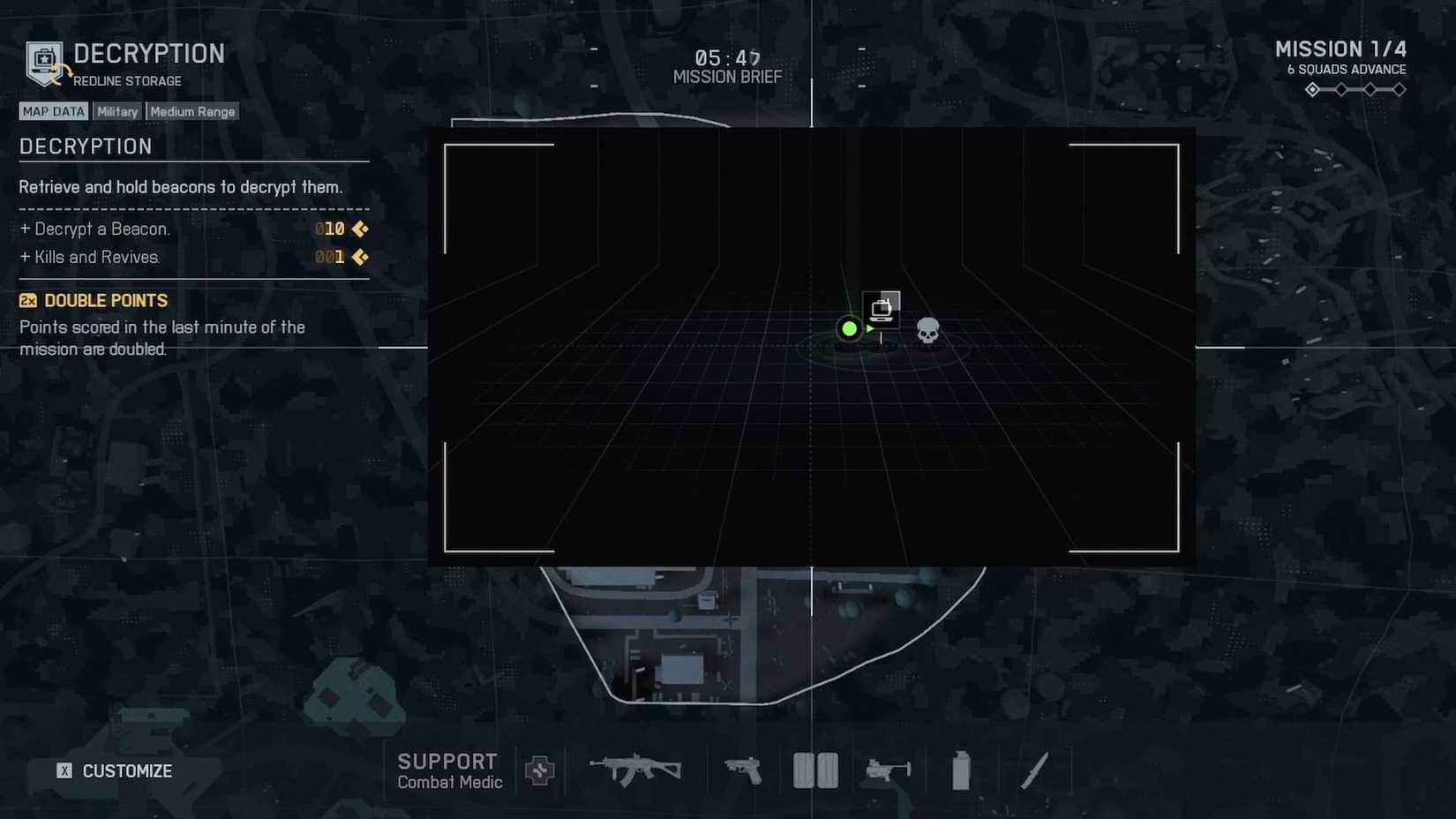The image size is (1456, 819).
Task: Click the Support Combat Medic label
Action: pyautogui.click(x=450, y=770)
